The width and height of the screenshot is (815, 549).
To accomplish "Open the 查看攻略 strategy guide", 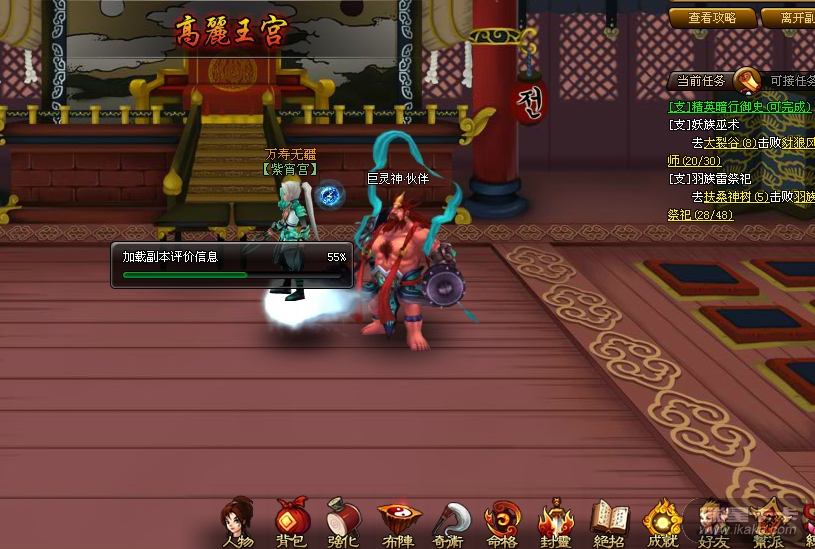I will pos(712,18).
